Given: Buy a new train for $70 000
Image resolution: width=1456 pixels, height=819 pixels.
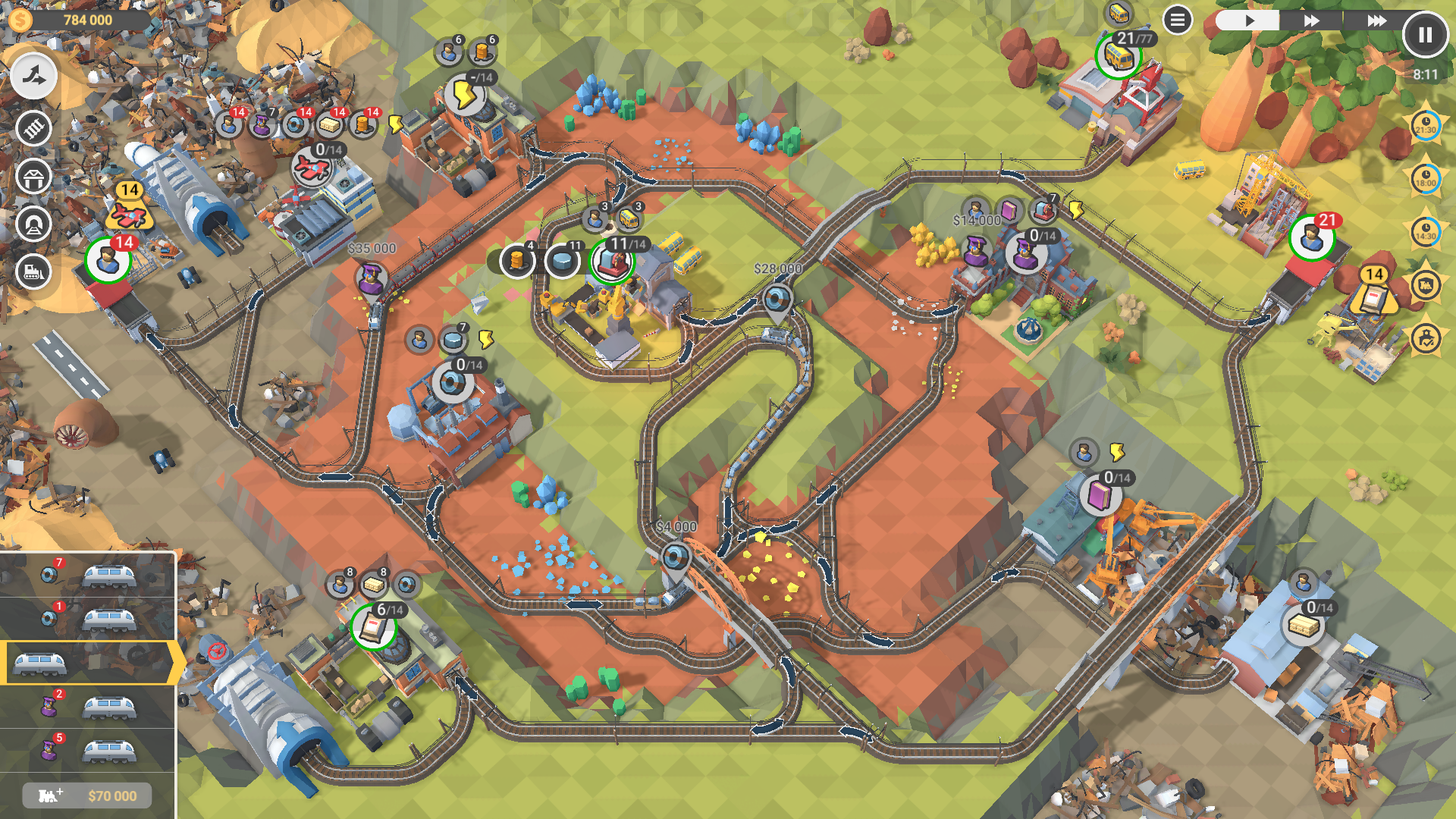Looking at the screenshot, I should [87, 795].
